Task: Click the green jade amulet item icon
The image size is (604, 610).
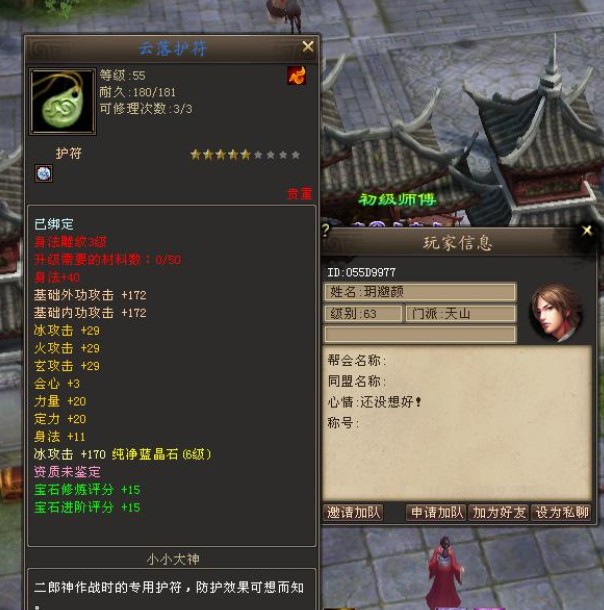Action: click(63, 101)
